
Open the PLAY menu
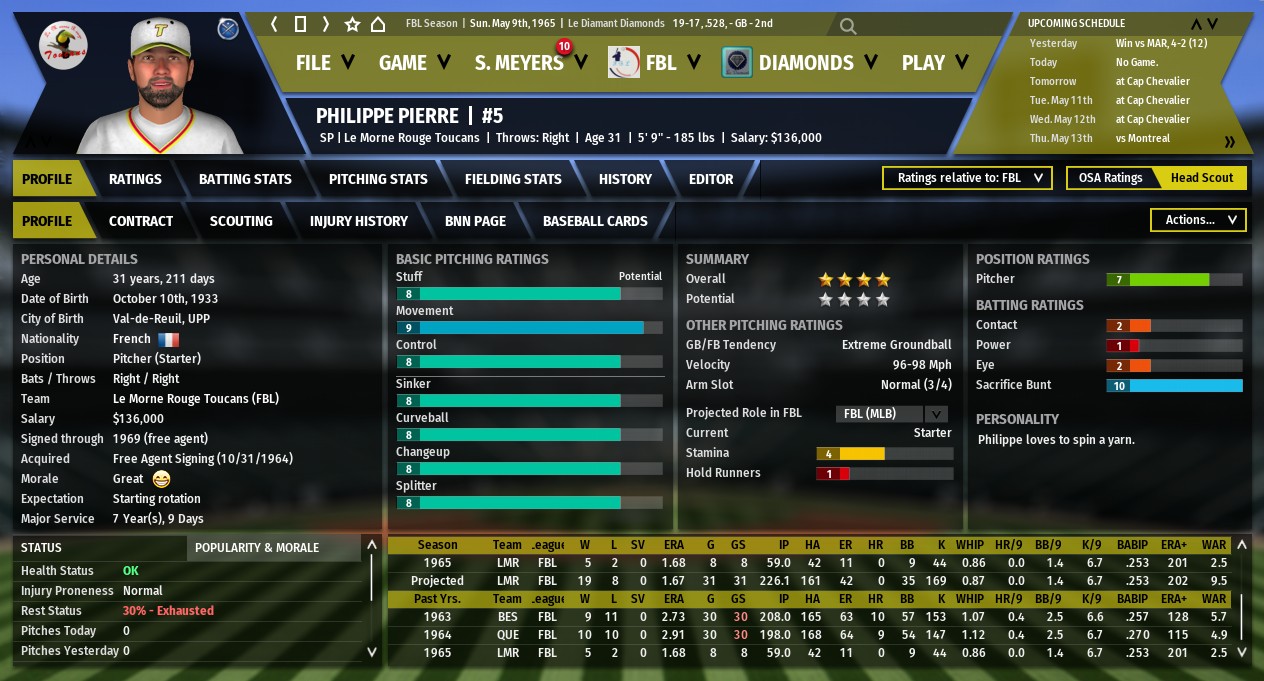(935, 63)
